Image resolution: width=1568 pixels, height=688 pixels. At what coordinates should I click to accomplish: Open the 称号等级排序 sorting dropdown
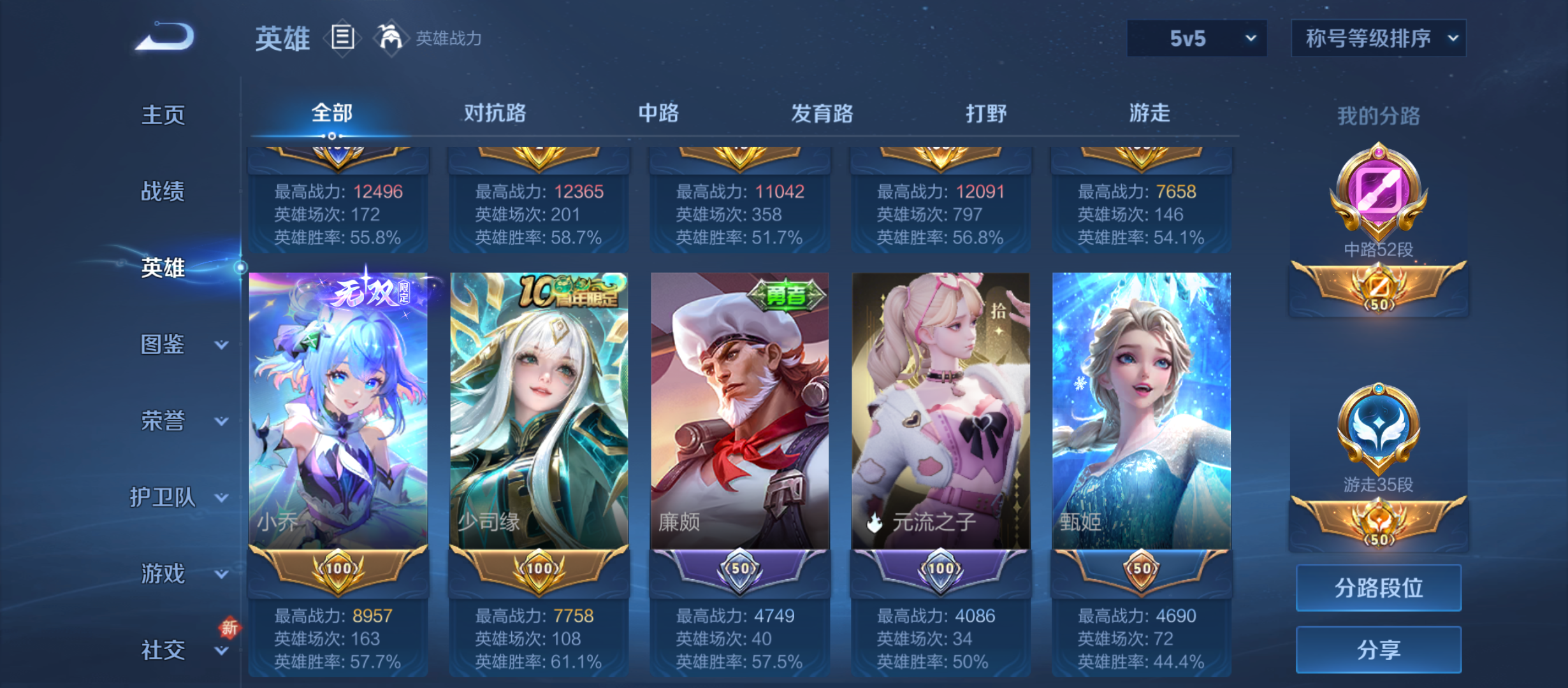coord(1378,38)
